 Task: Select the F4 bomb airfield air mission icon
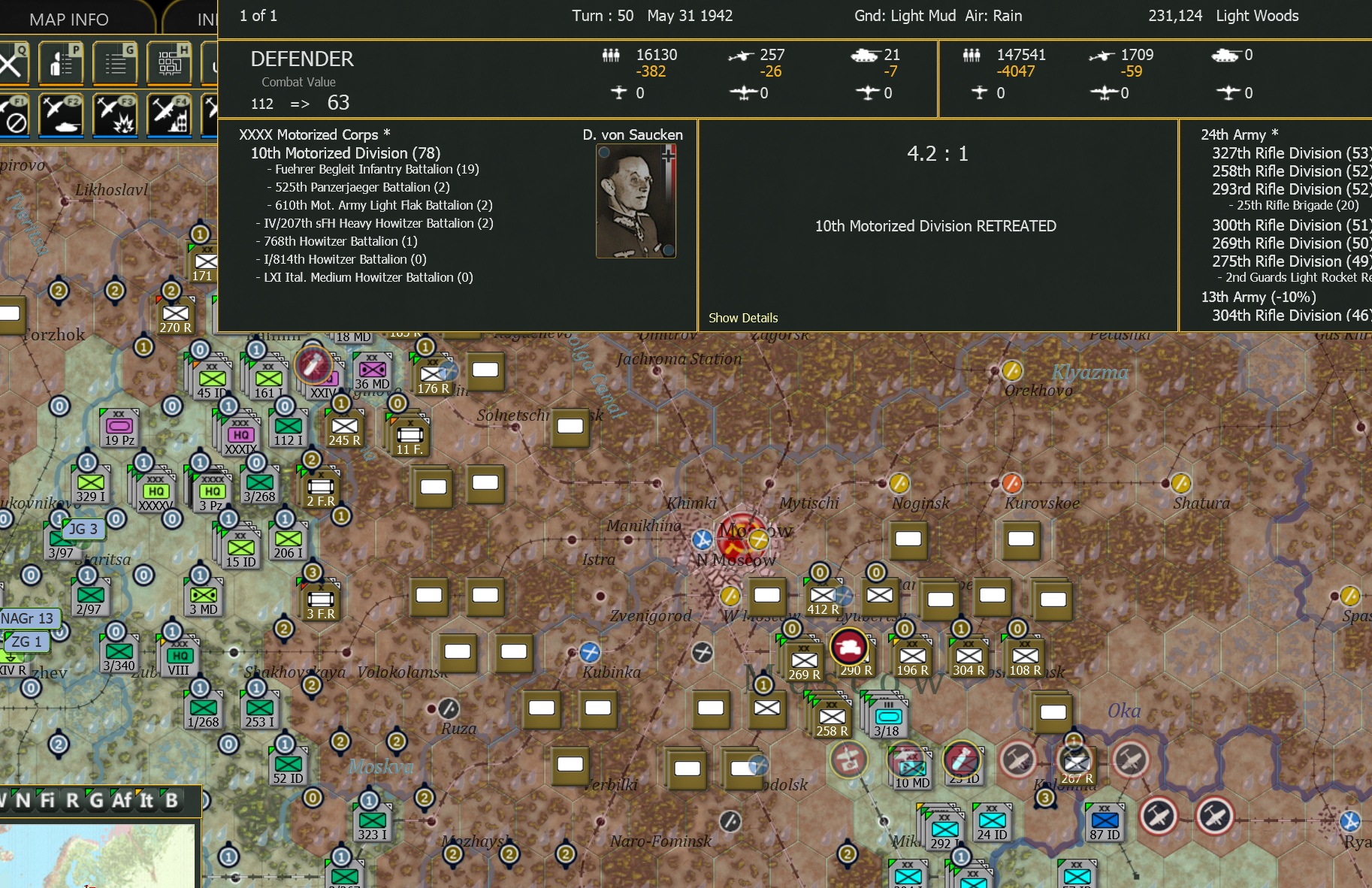[169, 116]
